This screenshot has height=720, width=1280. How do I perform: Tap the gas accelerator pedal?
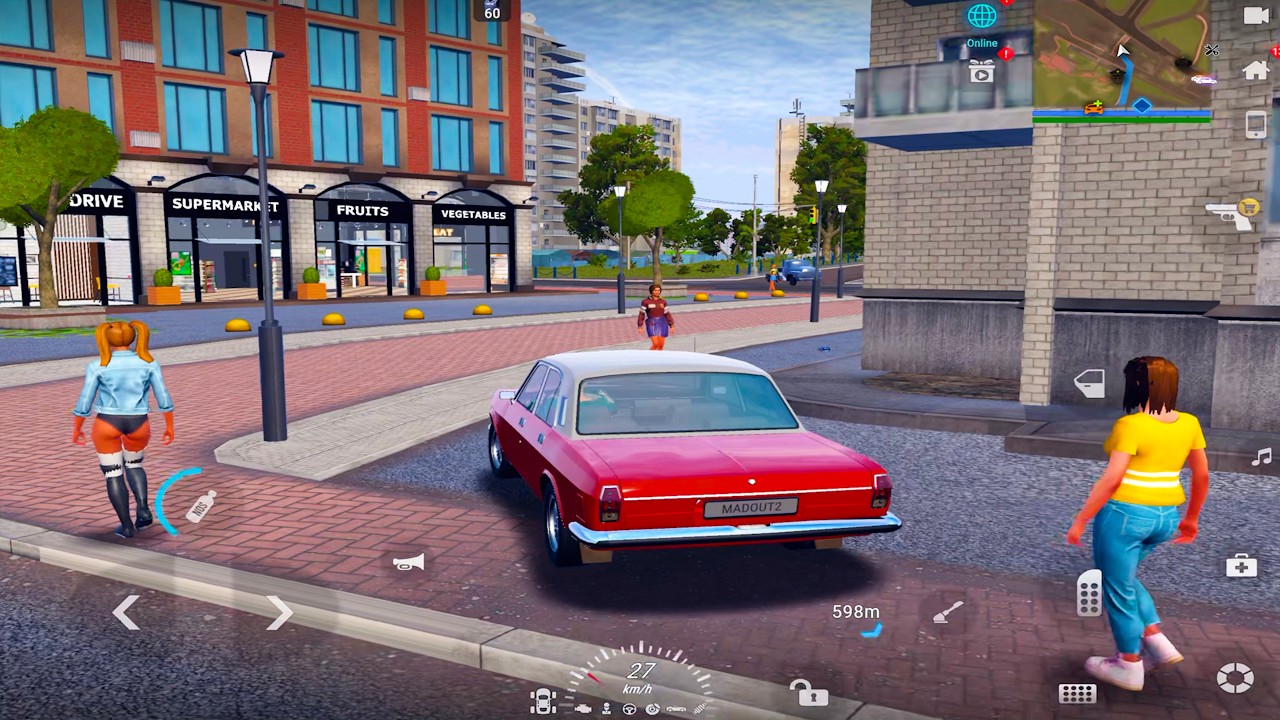1089,594
